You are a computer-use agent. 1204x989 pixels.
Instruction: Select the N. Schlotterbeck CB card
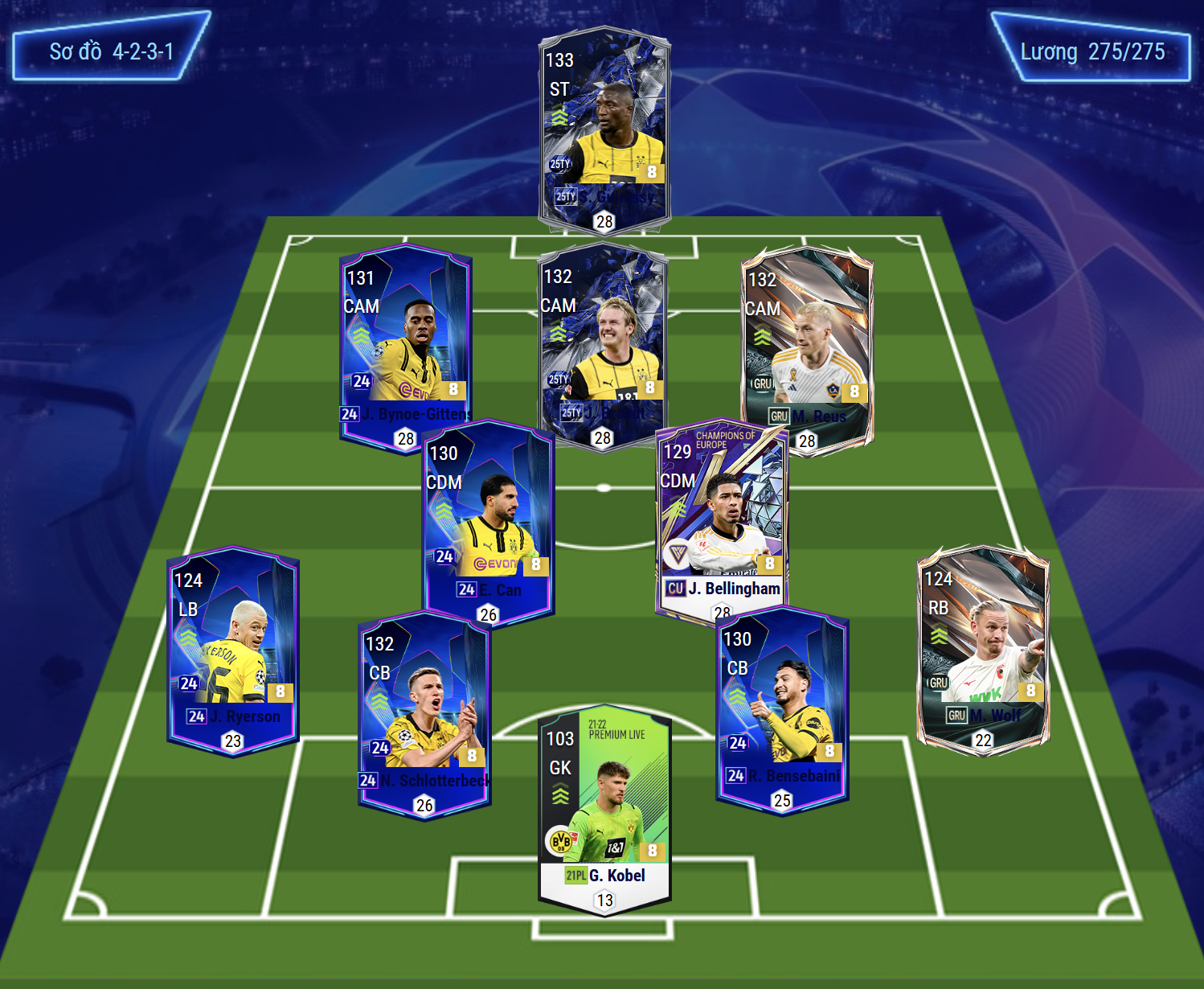(424, 712)
